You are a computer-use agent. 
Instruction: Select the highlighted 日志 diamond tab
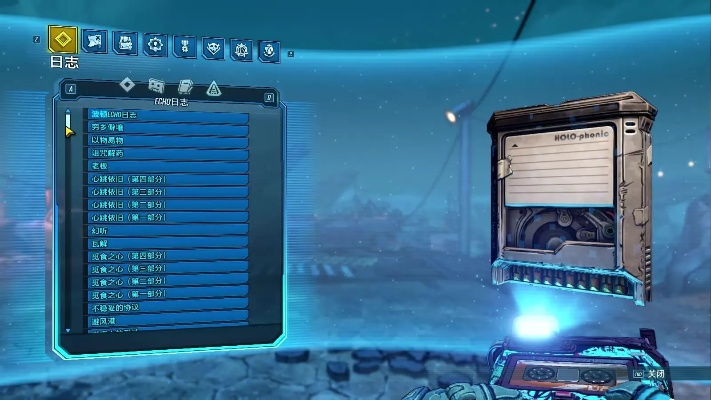coord(62,41)
